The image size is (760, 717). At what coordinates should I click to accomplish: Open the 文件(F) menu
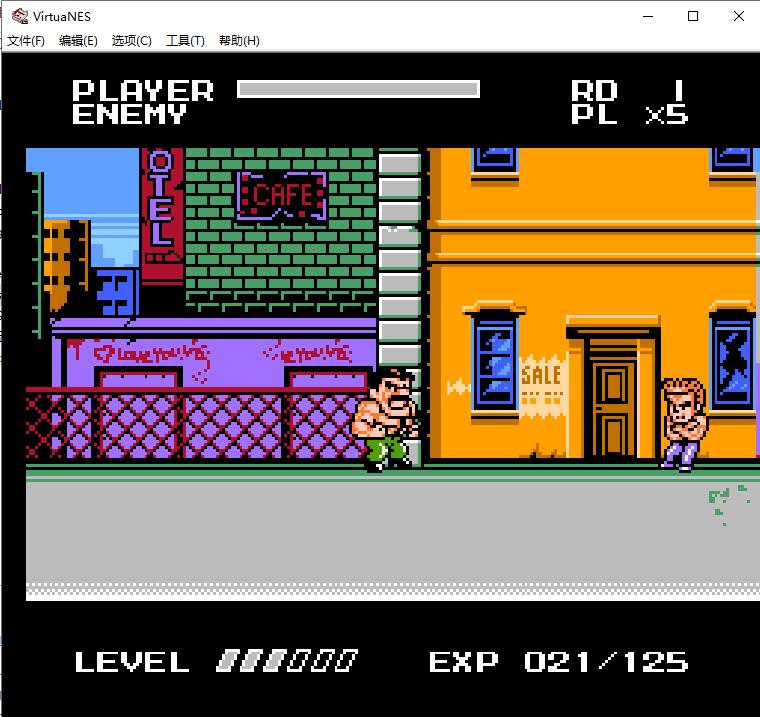pos(26,41)
